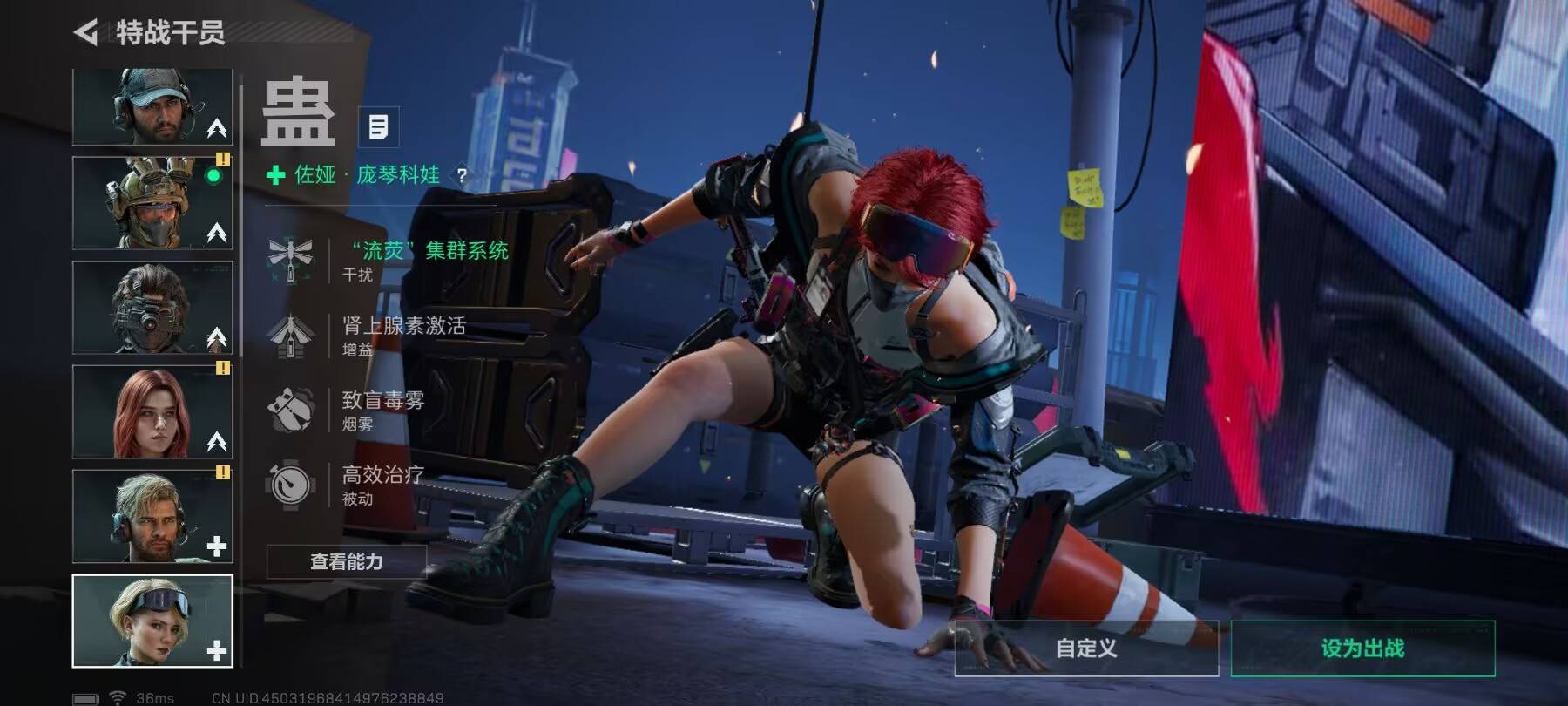Select the blonde operator with goggles on head

(152, 621)
